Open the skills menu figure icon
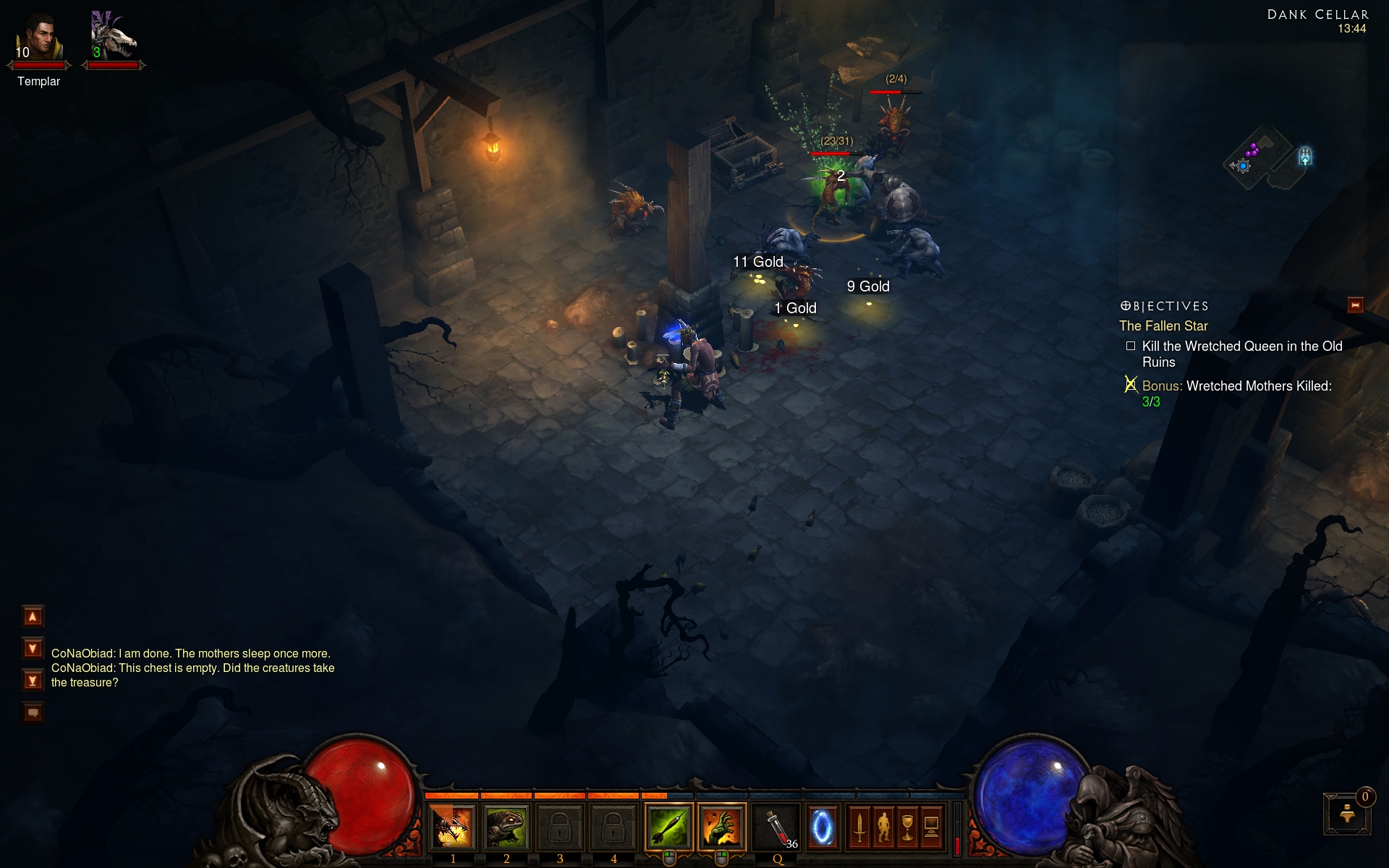Image resolution: width=1389 pixels, height=868 pixels. [x=883, y=827]
